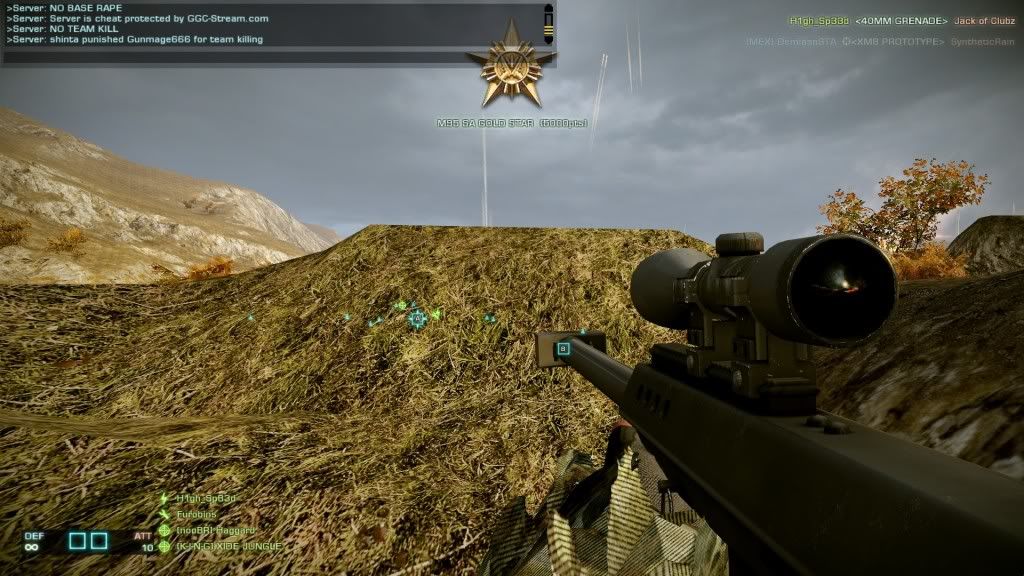Choose [nooBR] Haggard from the squad list
1024x576 pixels.
[214, 530]
